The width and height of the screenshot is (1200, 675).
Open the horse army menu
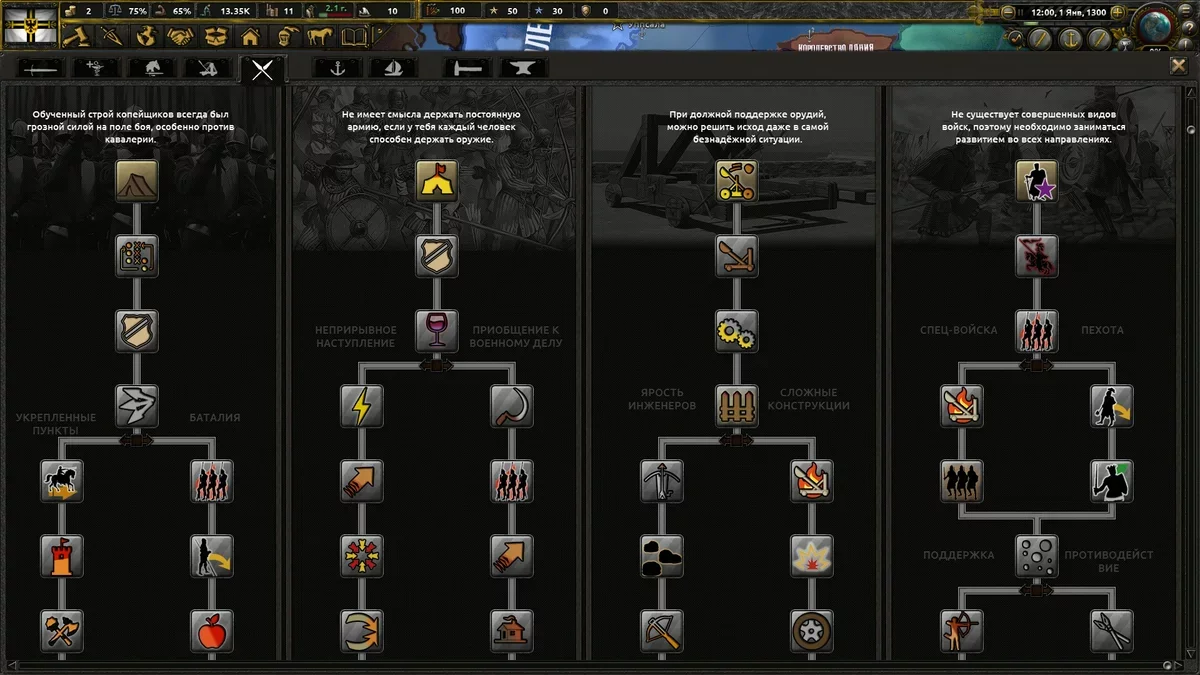point(320,38)
